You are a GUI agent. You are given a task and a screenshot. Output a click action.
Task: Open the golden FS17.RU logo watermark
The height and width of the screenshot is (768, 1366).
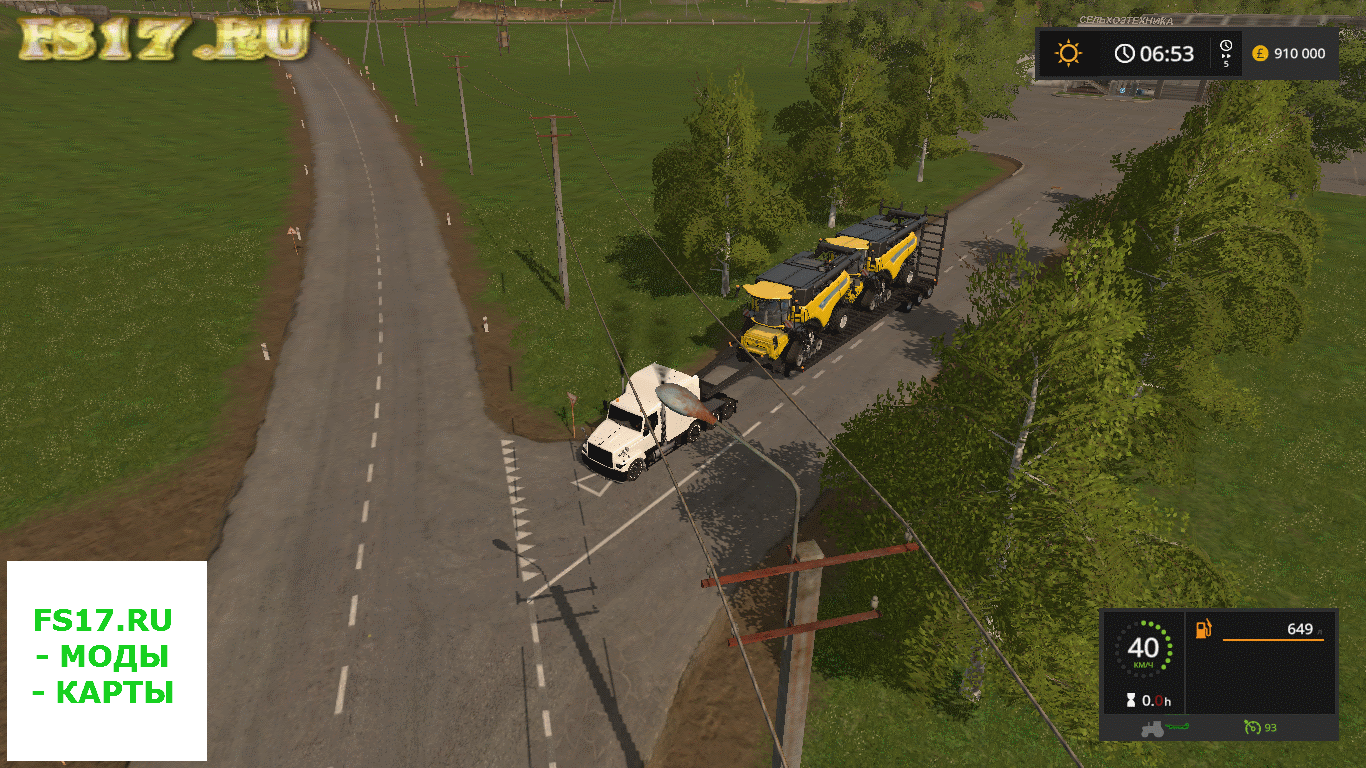pos(165,38)
